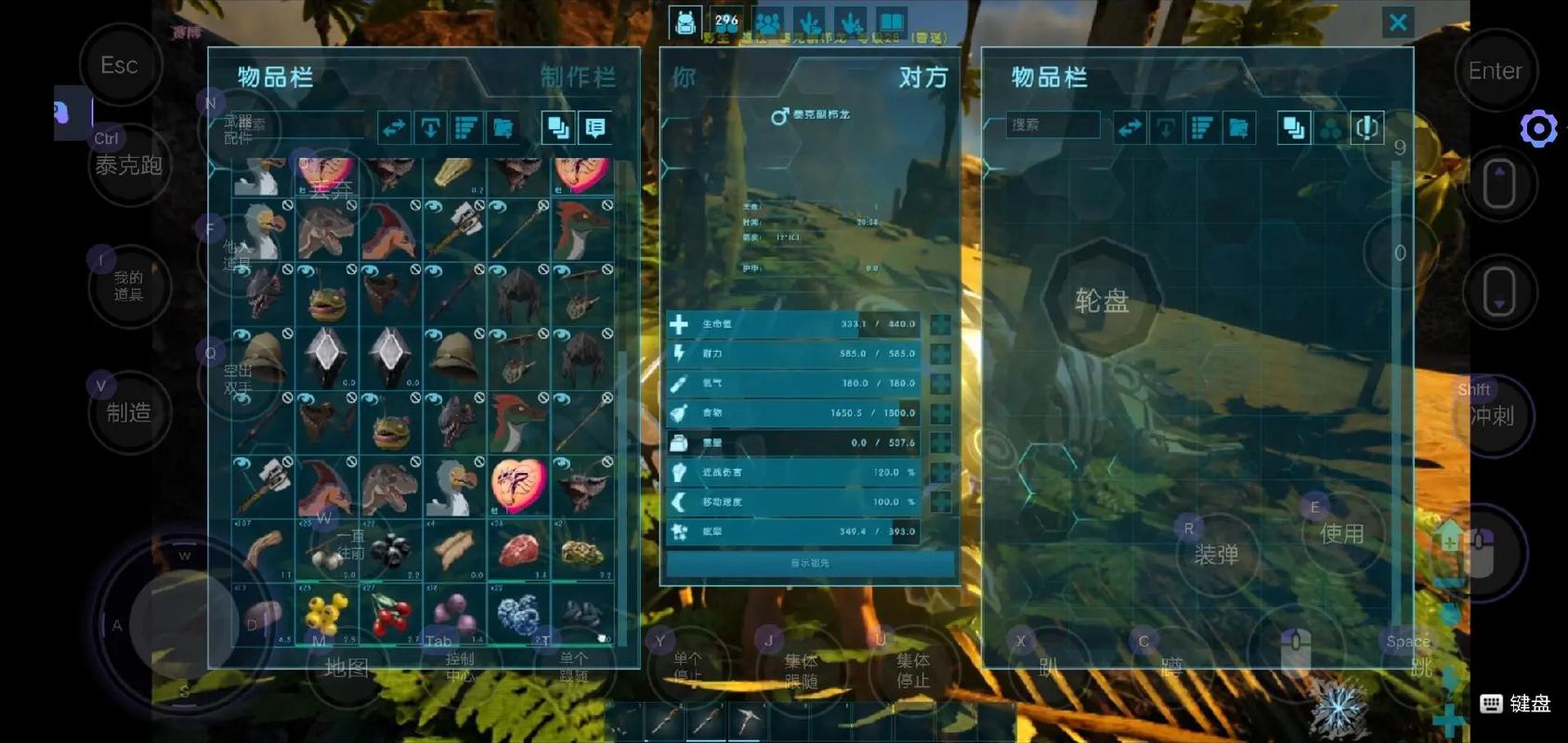Select the red berries inventory slot

[x=391, y=614]
